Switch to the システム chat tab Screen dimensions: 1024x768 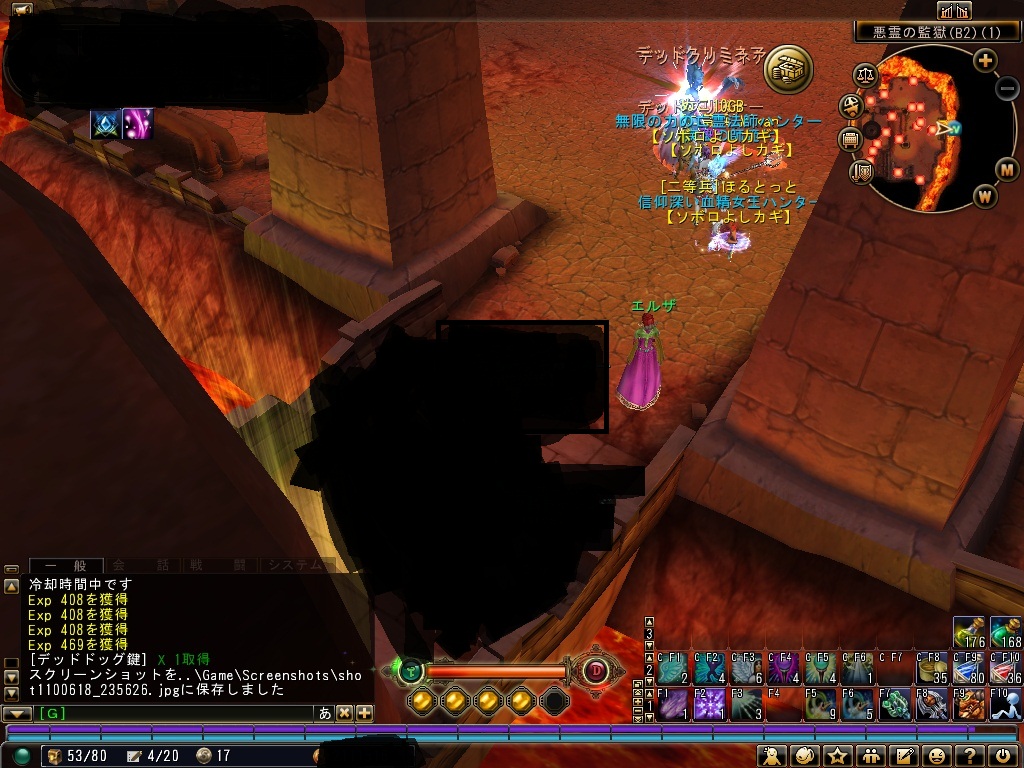click(x=293, y=565)
